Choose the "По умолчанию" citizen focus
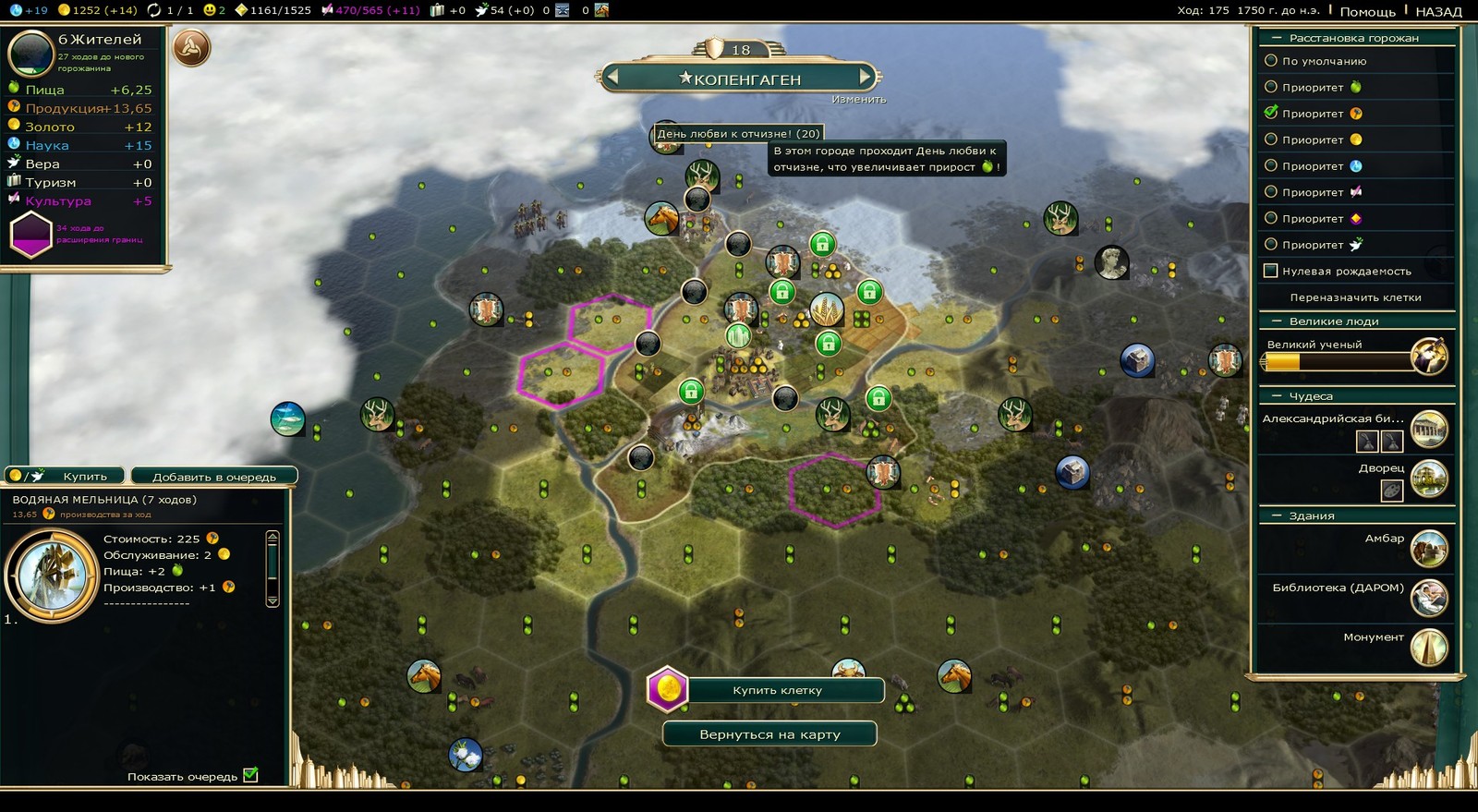Screen dimensions: 1478x812 point(1271,61)
